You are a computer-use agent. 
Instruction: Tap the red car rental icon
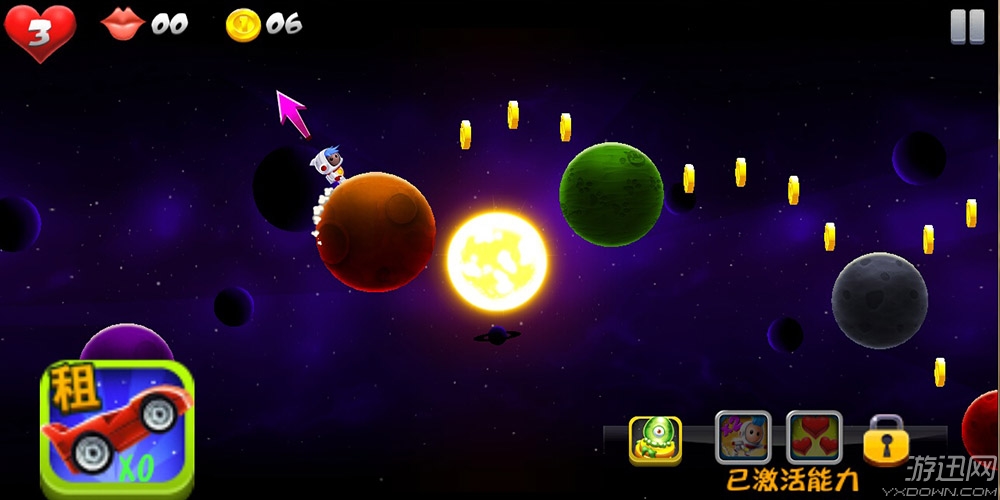[x=116, y=428]
